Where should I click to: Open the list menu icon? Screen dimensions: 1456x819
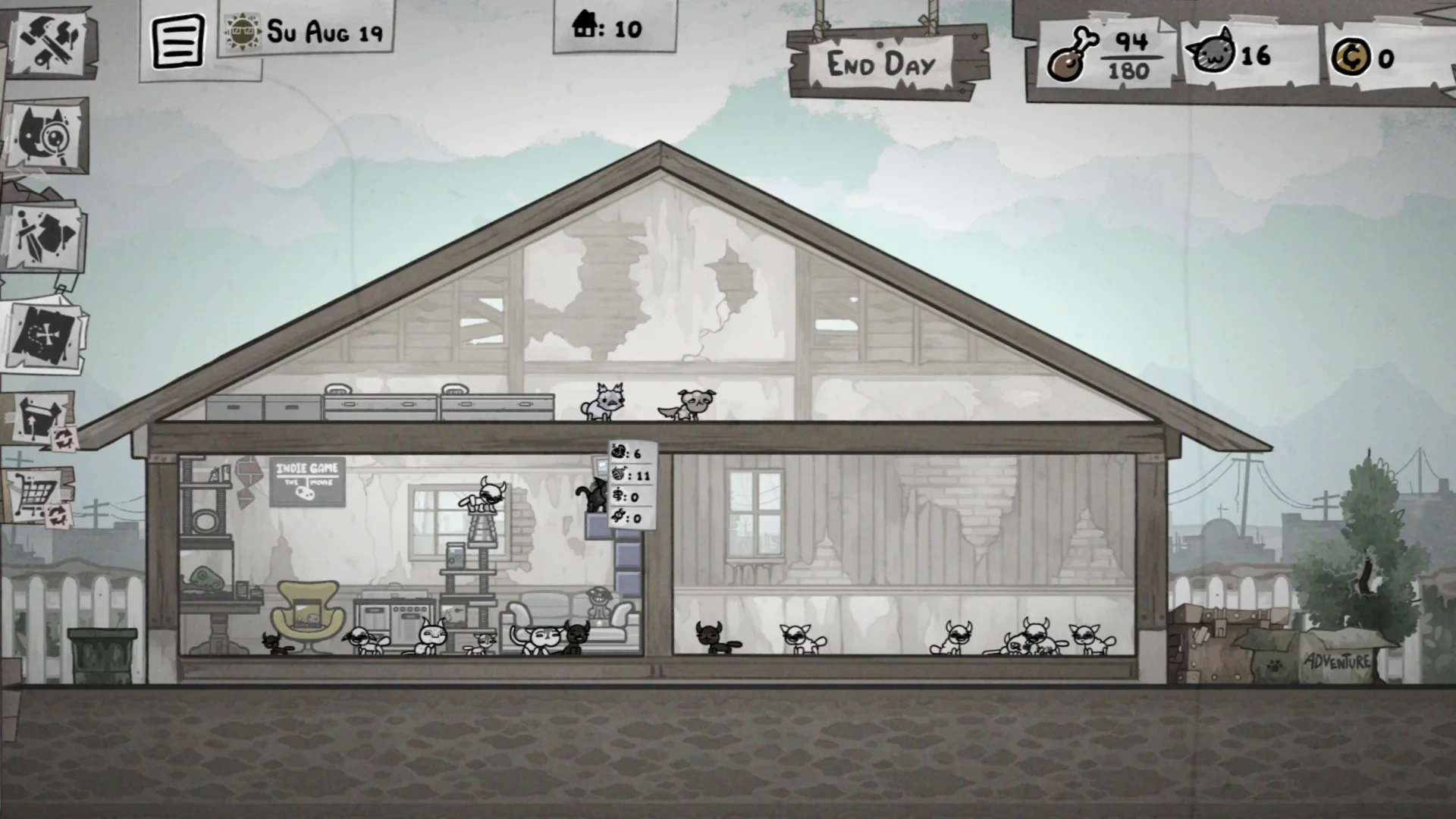click(177, 42)
